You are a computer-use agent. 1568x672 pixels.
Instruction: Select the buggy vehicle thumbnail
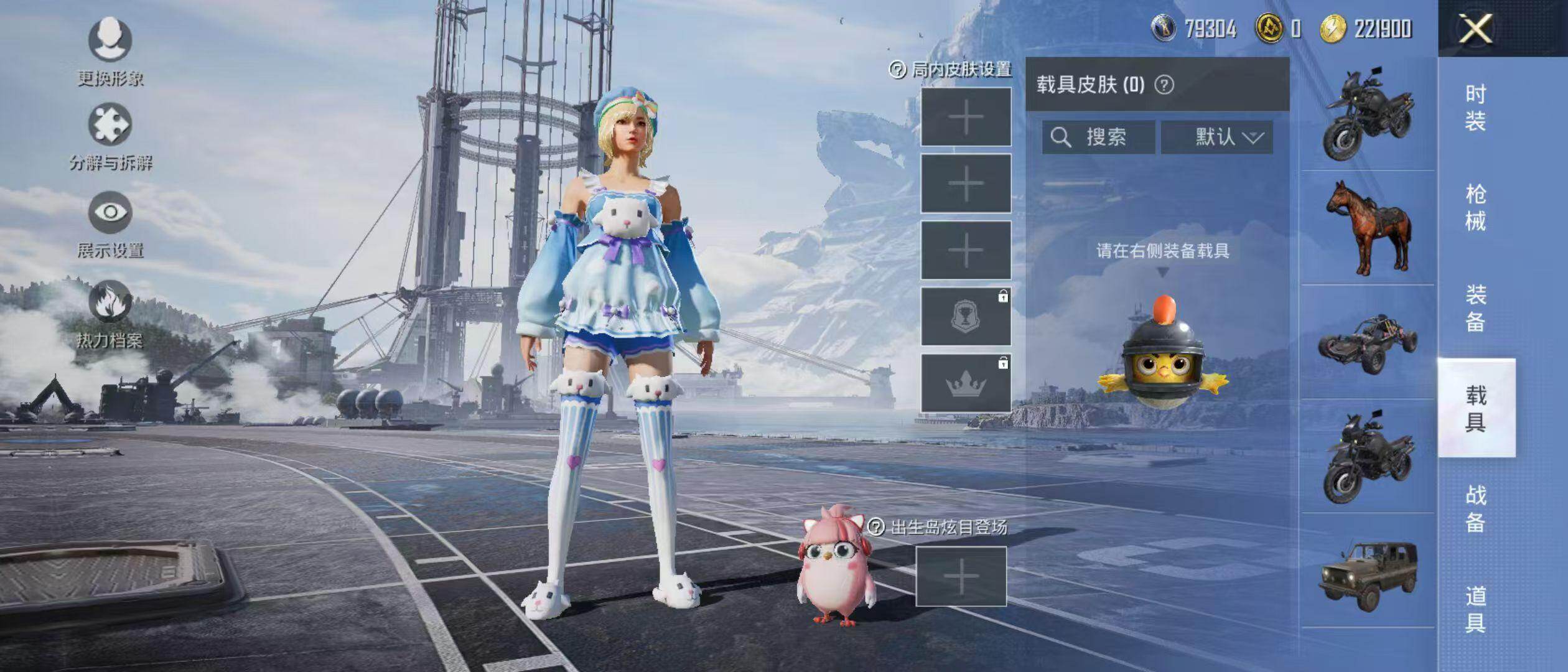pyautogui.click(x=1368, y=343)
